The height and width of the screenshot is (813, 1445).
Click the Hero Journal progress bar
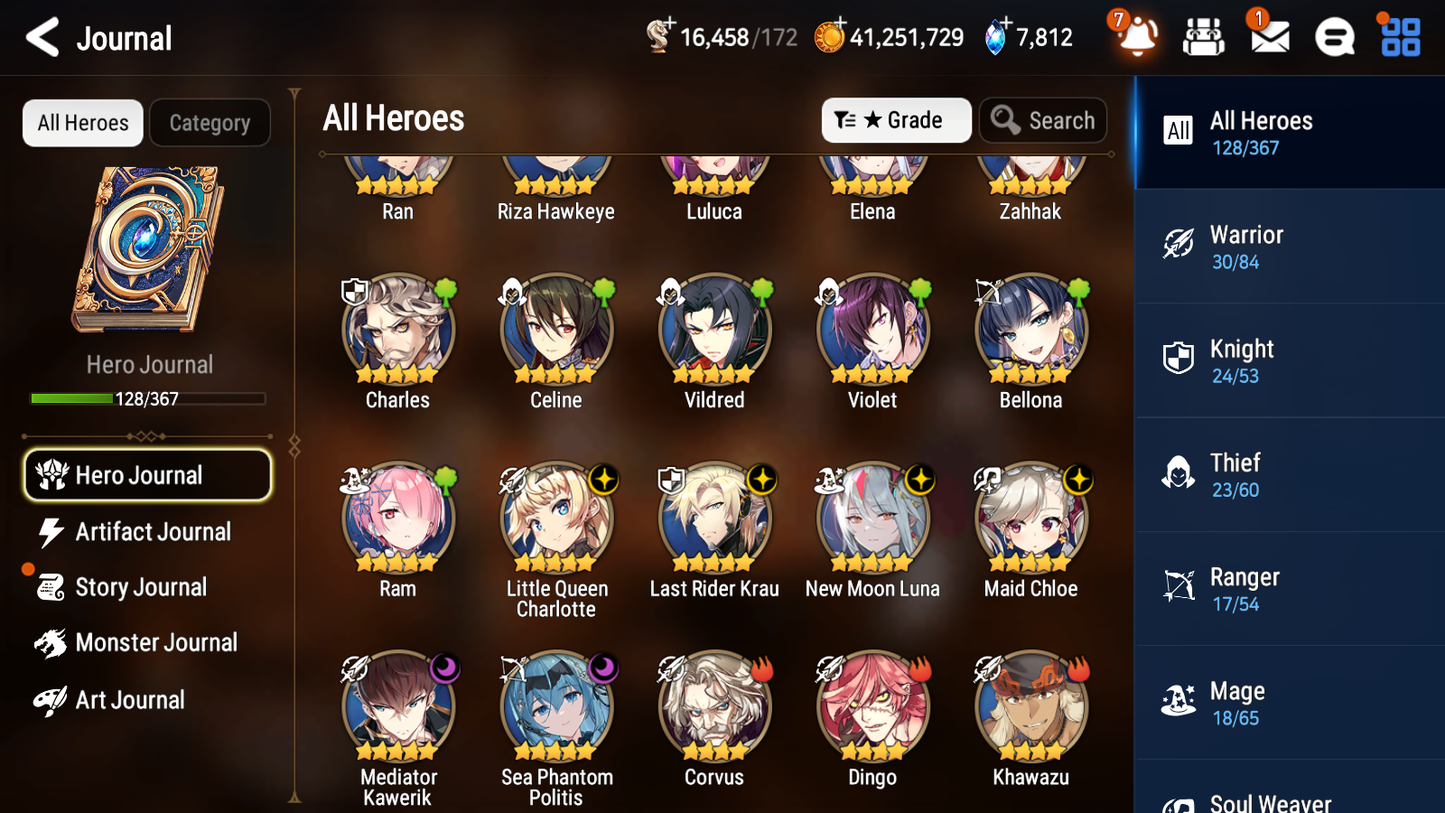(148, 397)
